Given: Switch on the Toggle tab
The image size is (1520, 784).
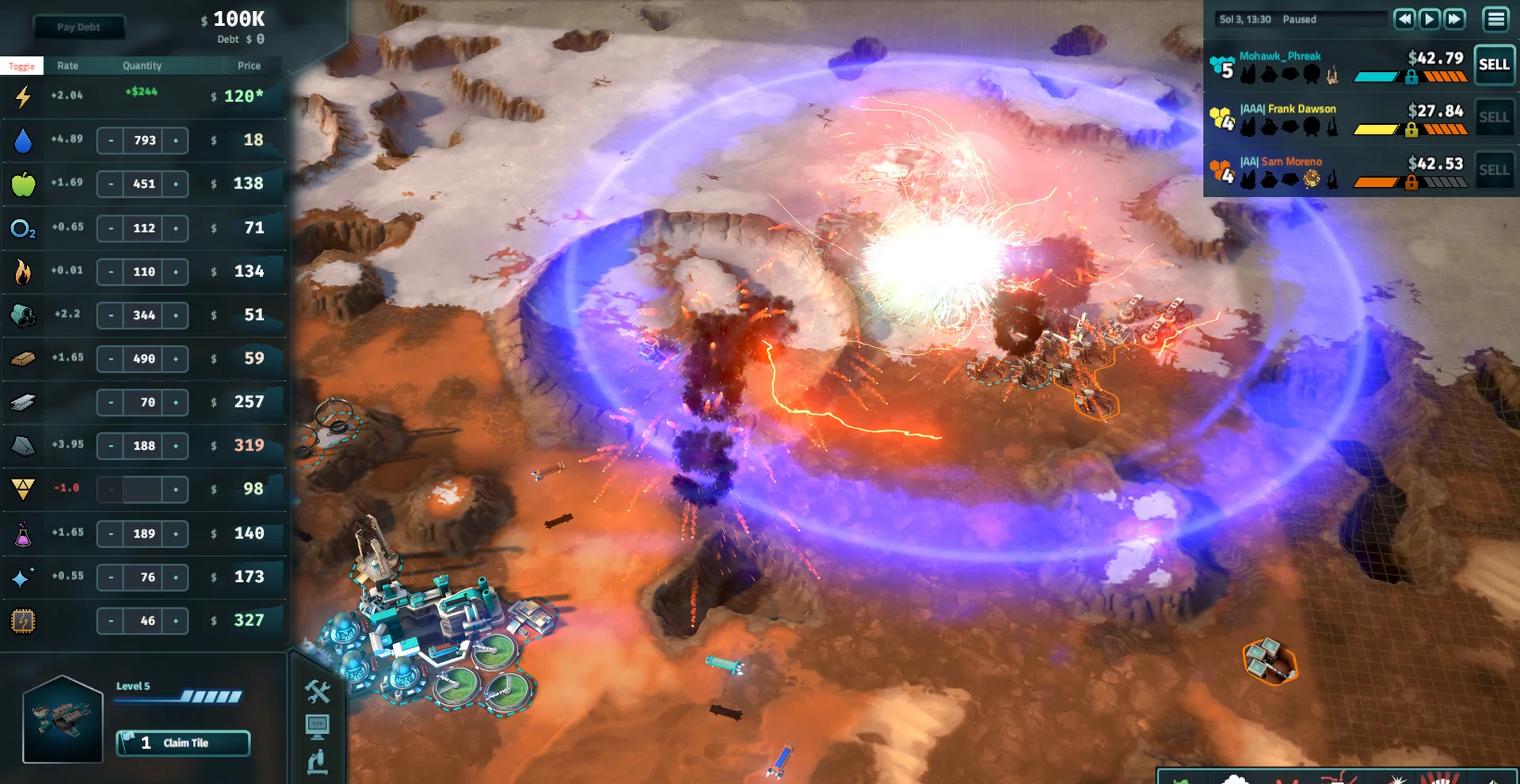Looking at the screenshot, I should [x=21, y=66].
